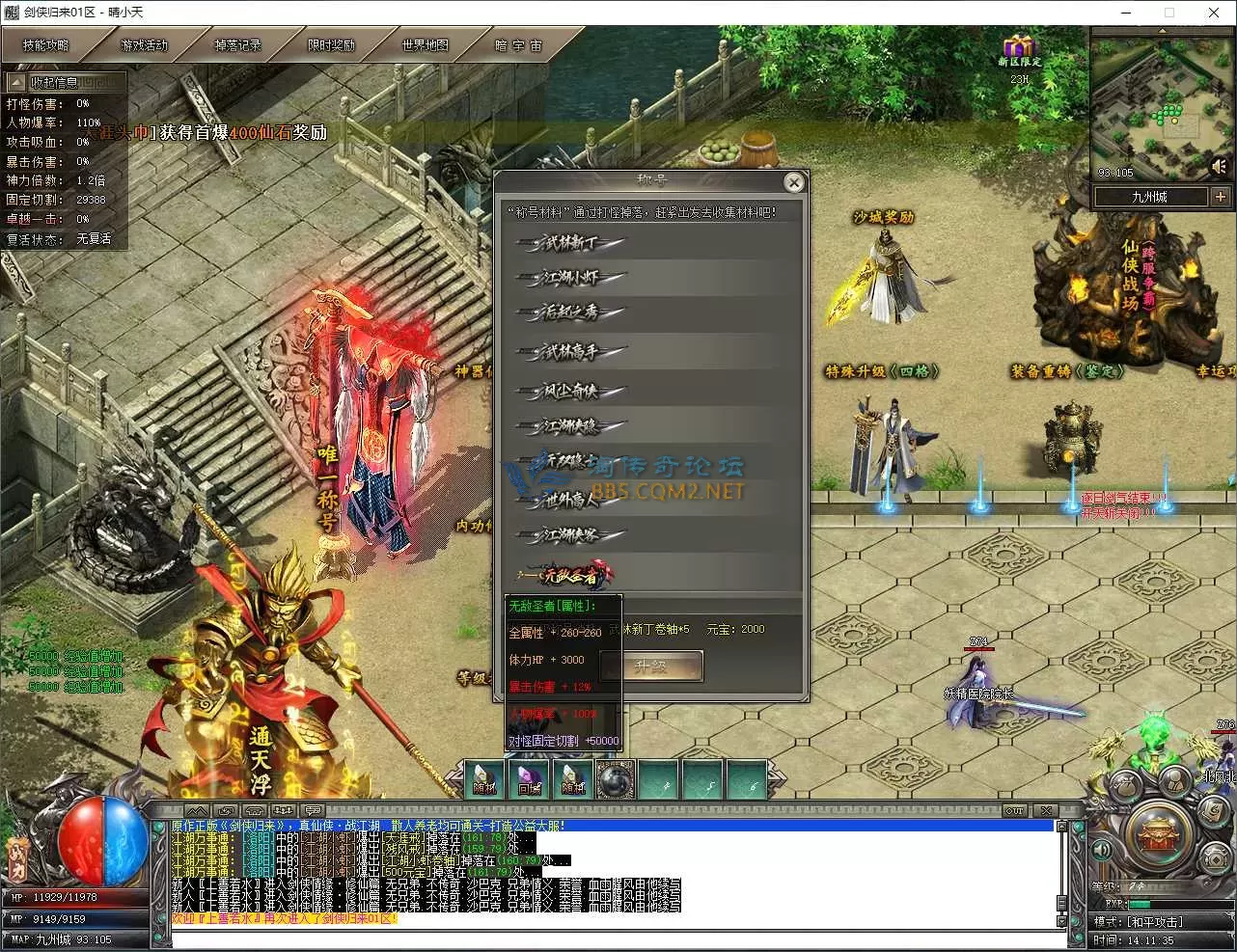Open the 暗宇宙 menu entry
1237x952 pixels.
tap(519, 45)
